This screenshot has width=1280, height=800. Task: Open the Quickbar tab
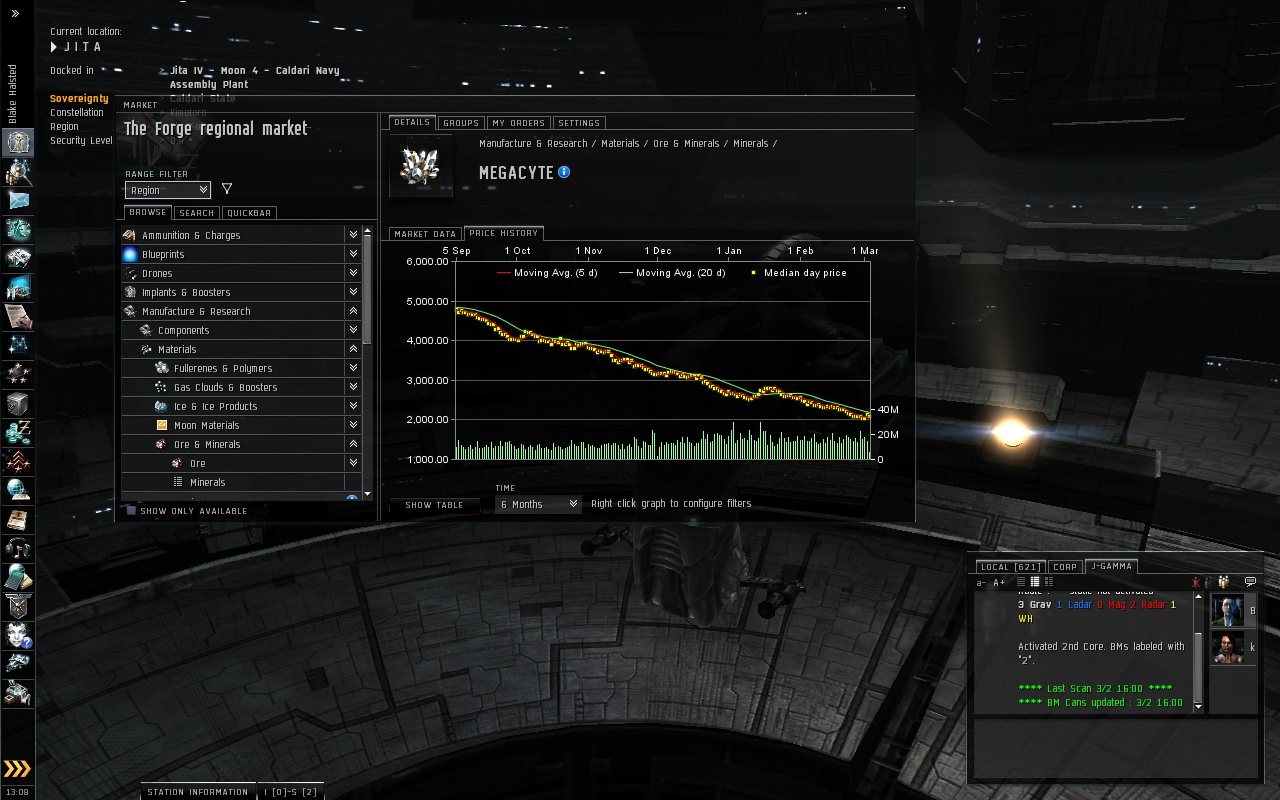249,213
